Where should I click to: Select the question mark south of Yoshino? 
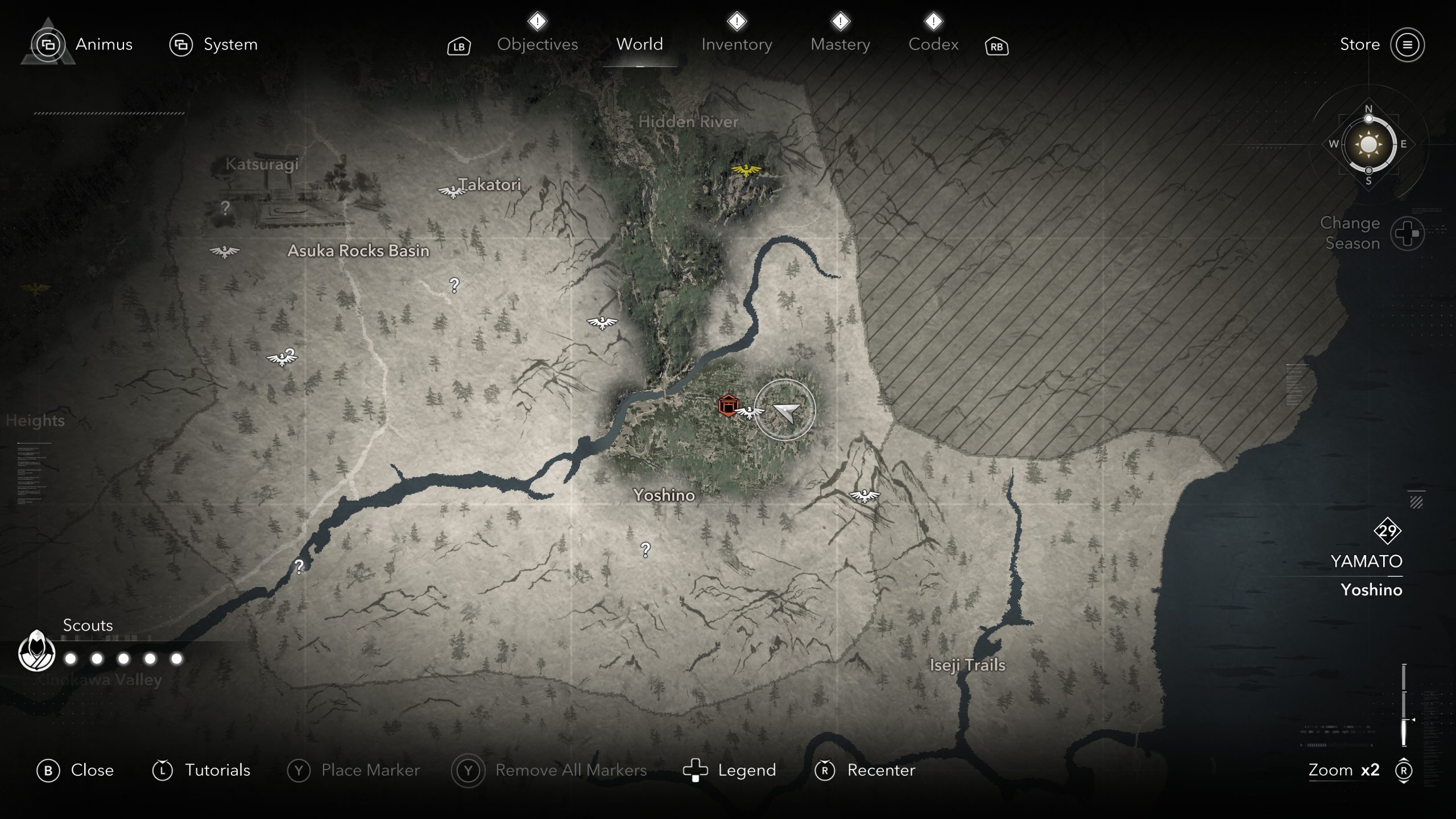tap(645, 550)
